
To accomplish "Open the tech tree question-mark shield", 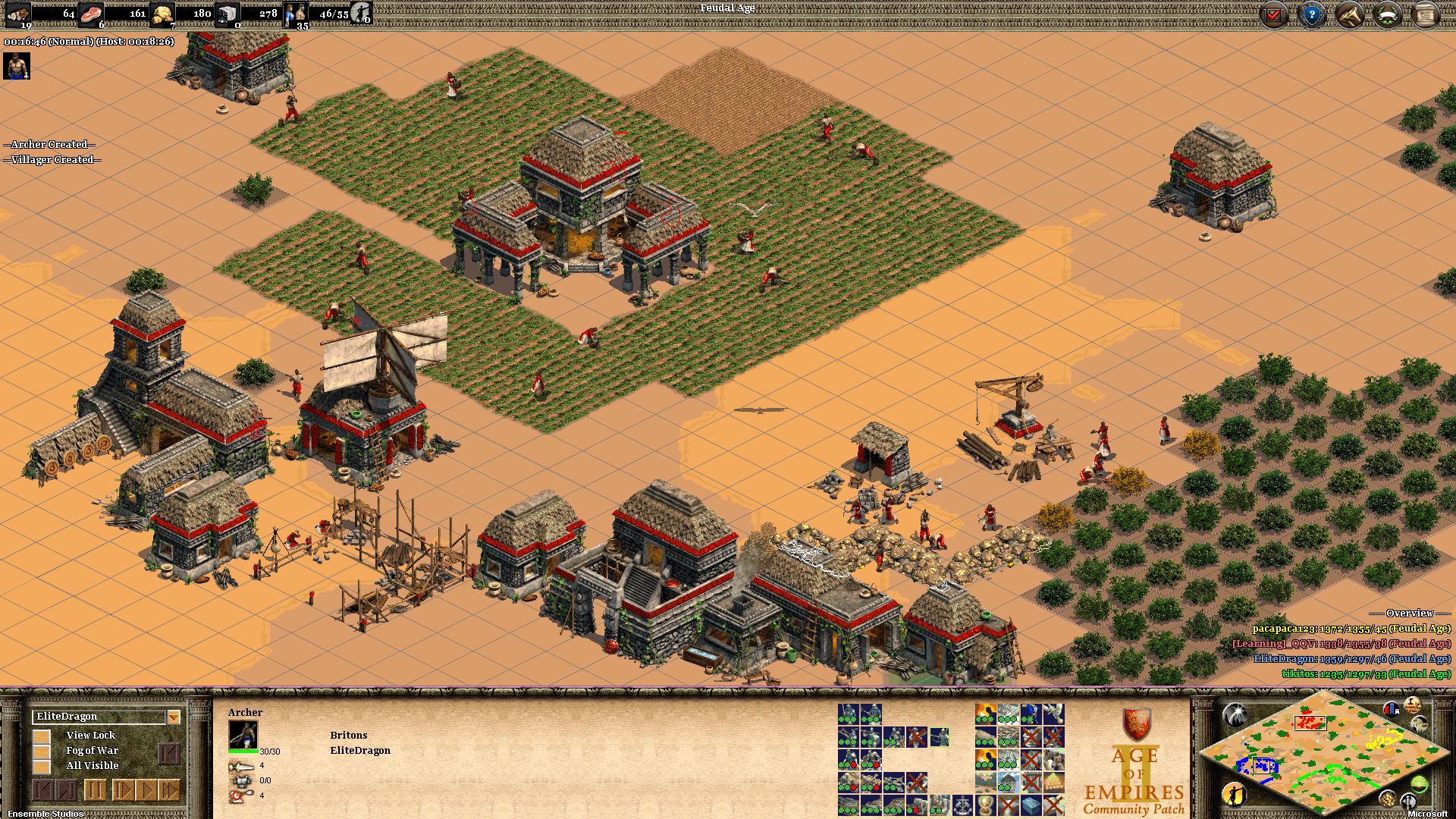I will coord(1312,15).
